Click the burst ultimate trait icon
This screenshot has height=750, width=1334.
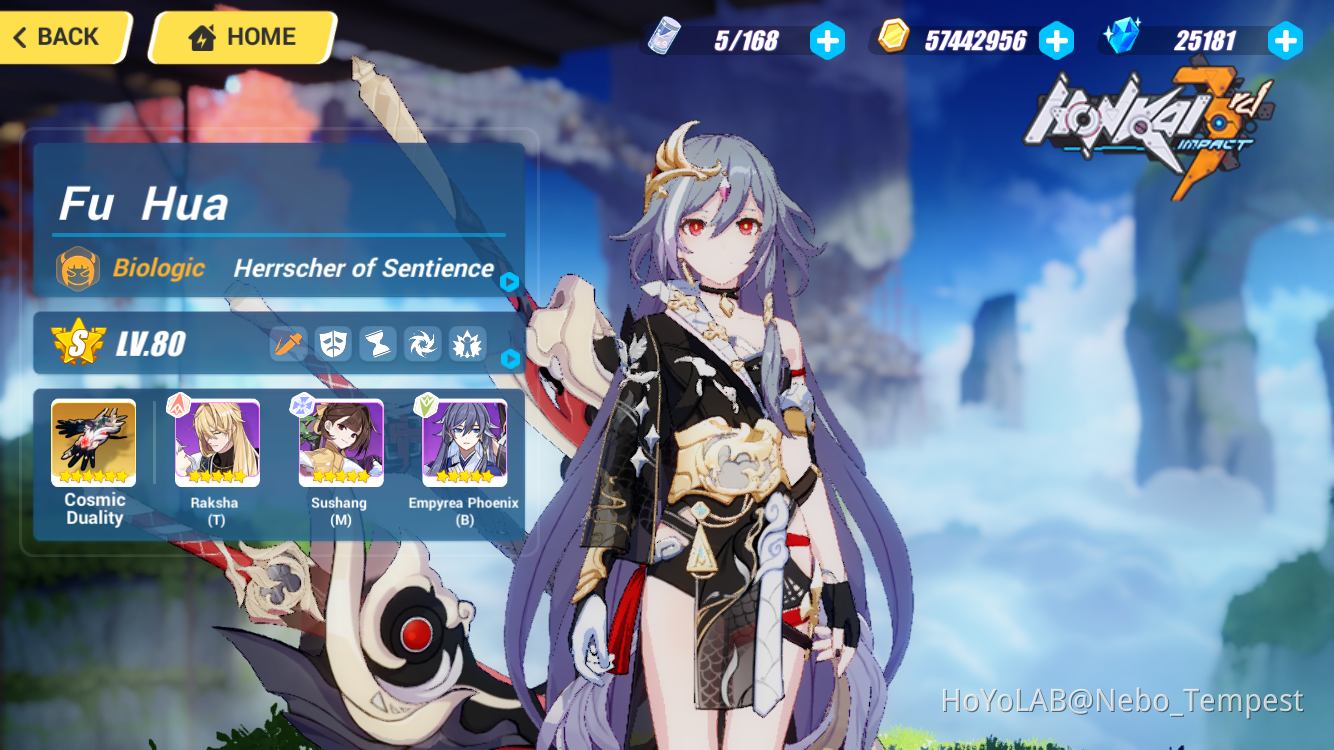[466, 343]
